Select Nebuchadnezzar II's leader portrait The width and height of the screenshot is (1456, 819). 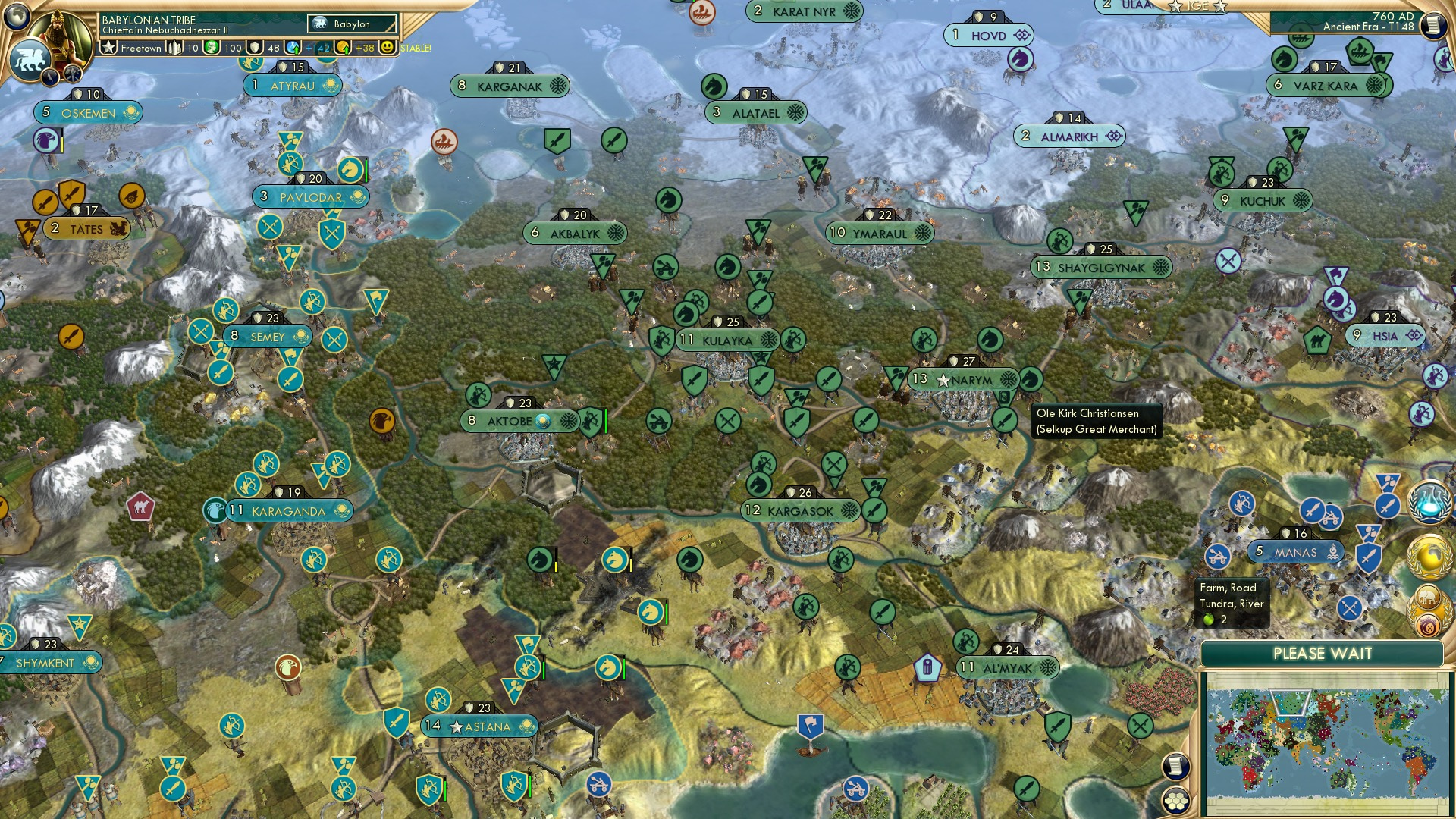click(58, 36)
